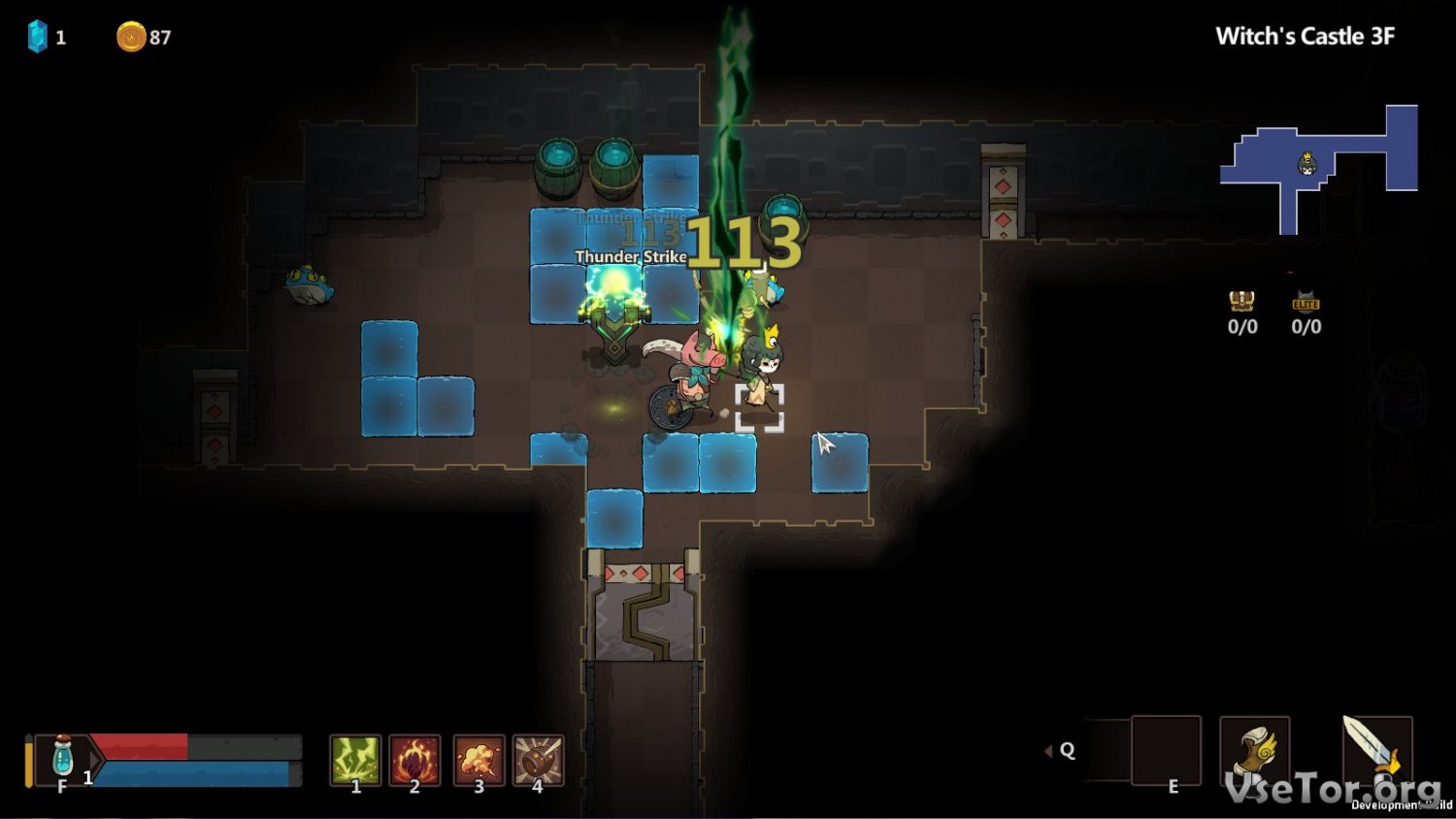Screen dimensions: 1456x819
Task: Select the winged gauntlet equipment slot
Action: pos(1254,751)
